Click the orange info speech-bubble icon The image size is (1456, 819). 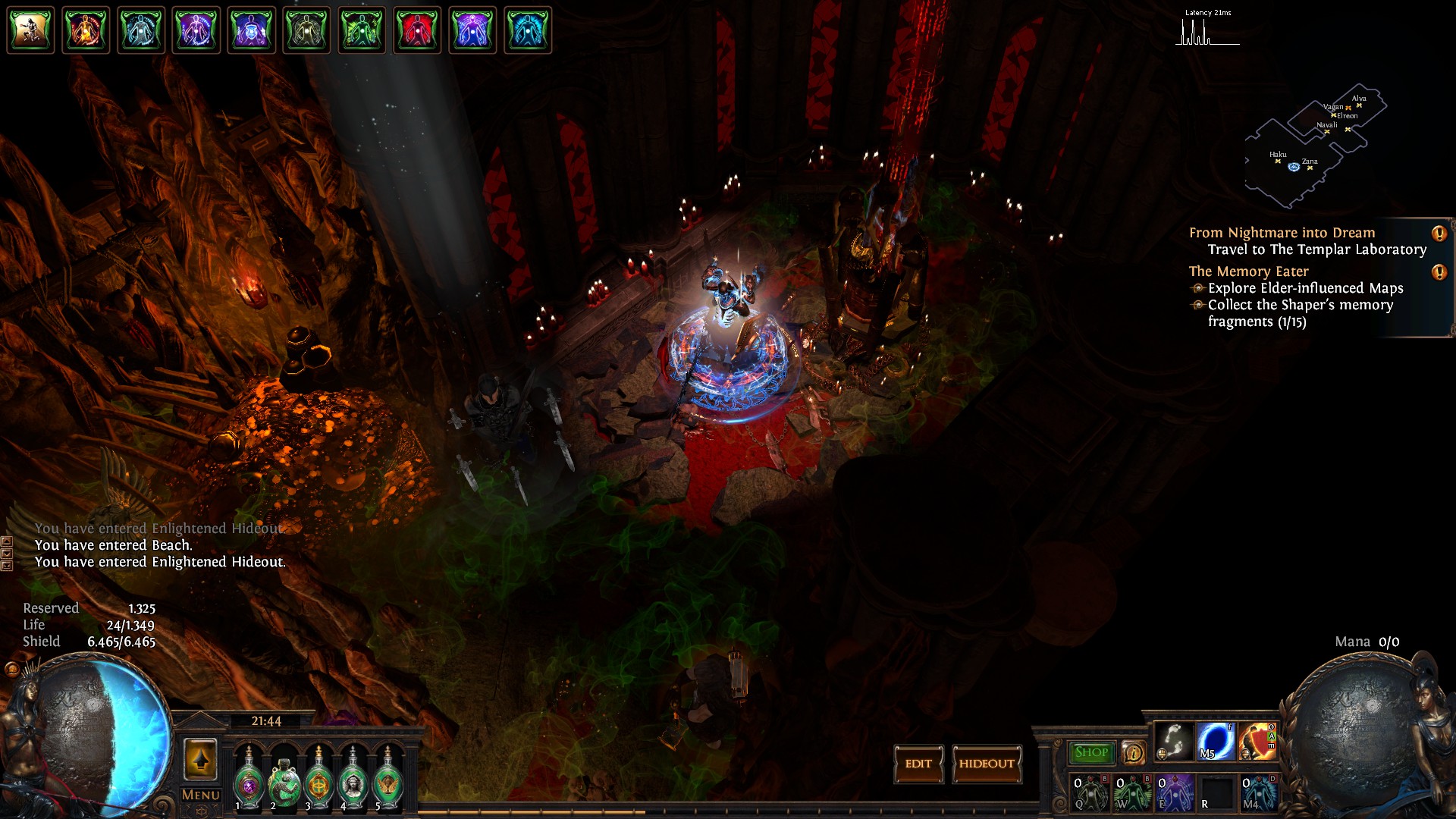[x=1133, y=752]
